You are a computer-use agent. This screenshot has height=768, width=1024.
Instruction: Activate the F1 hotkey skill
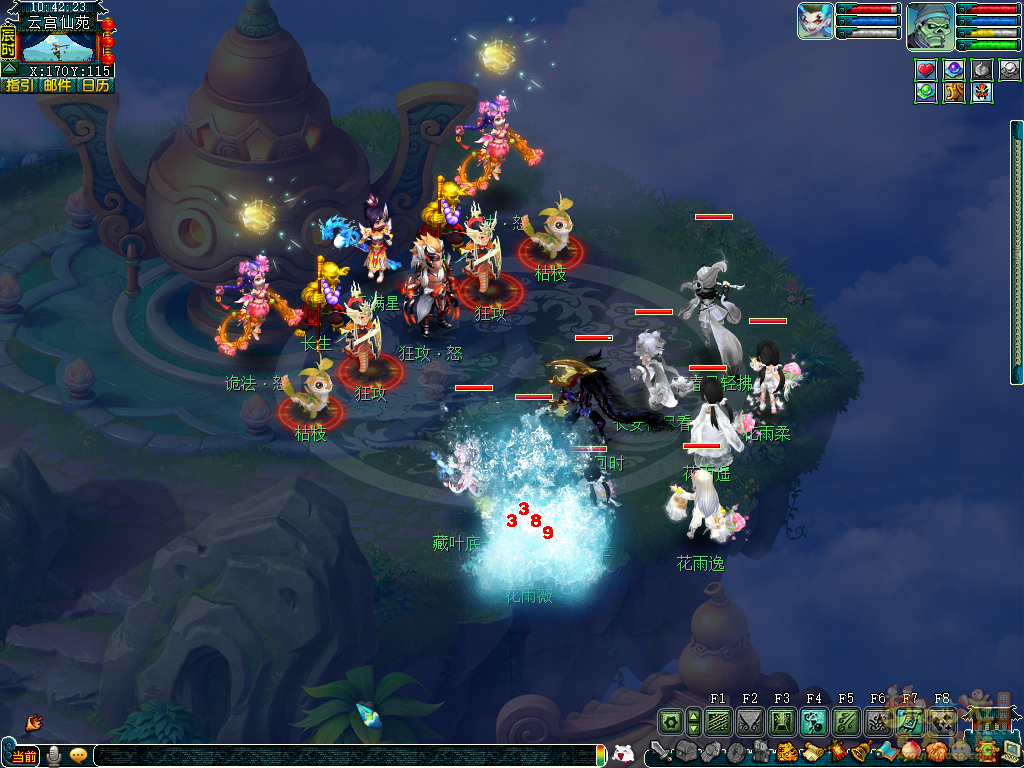[718, 721]
